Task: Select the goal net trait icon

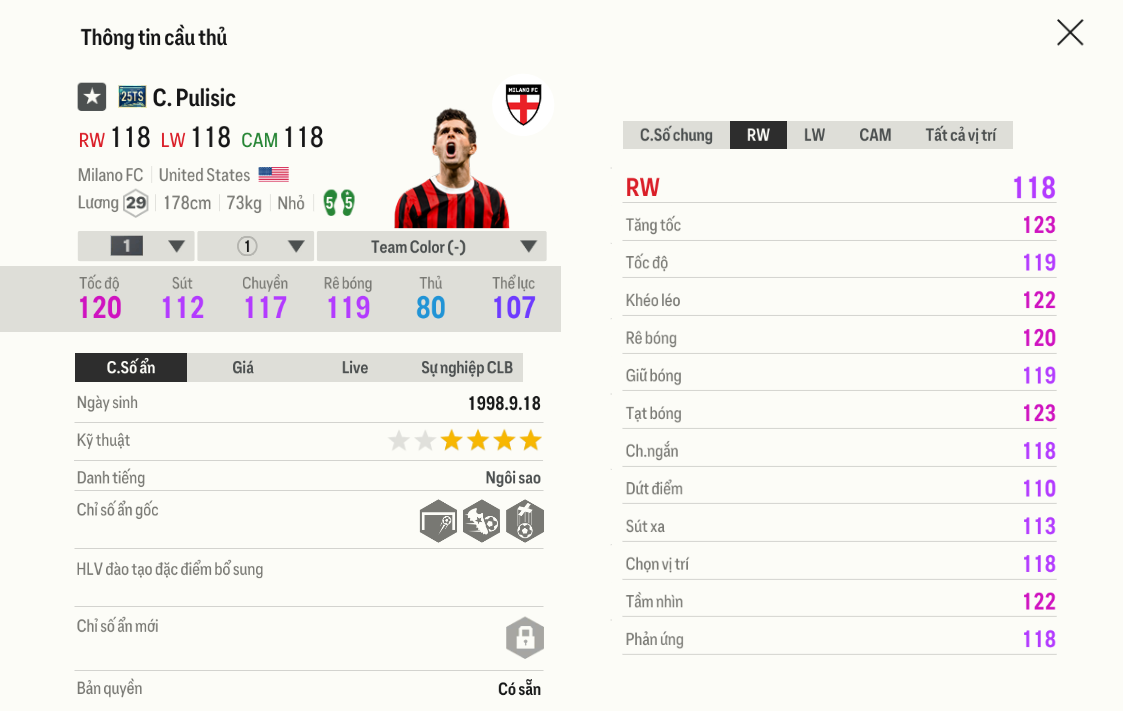Action: 438,521
